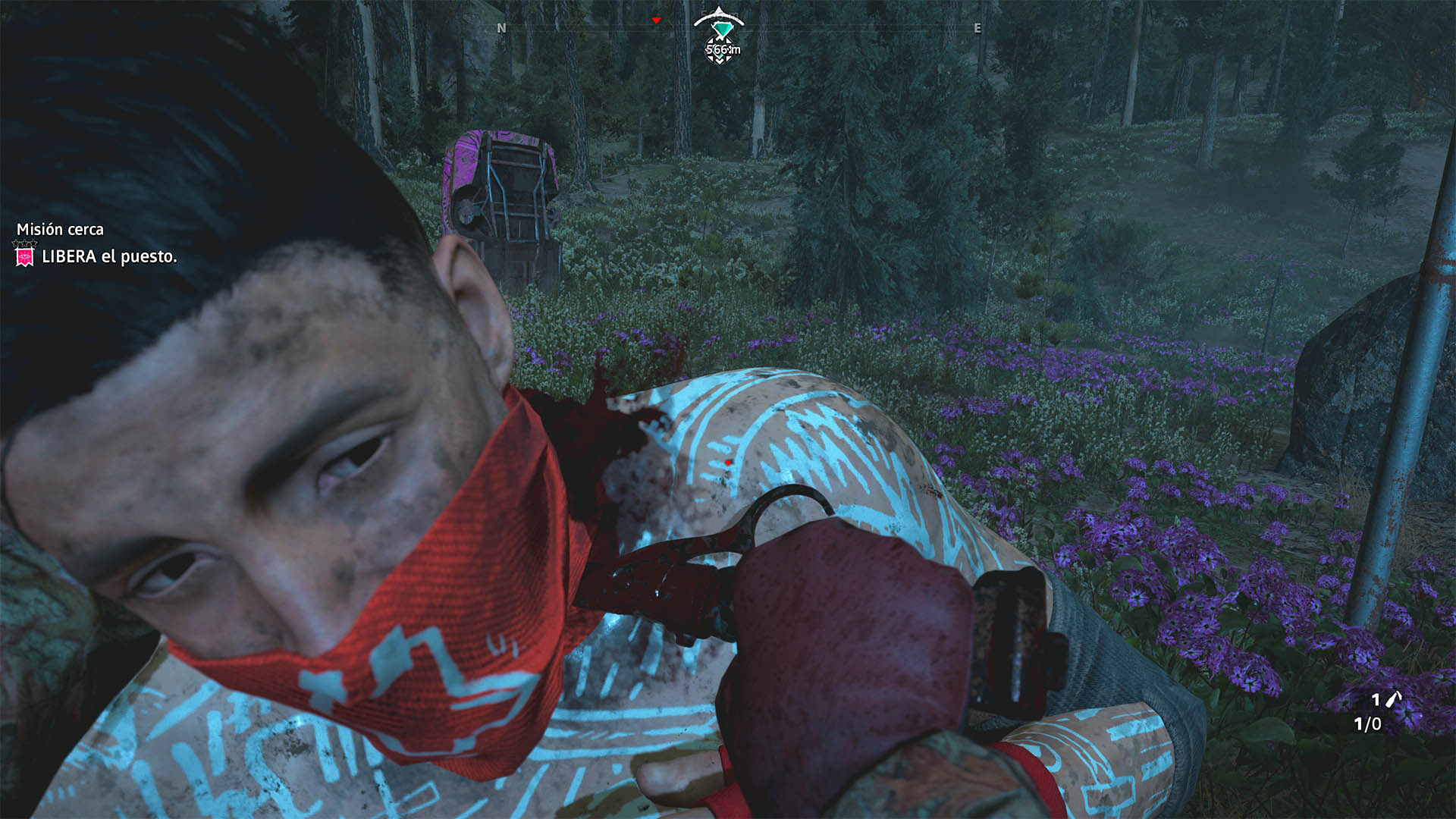Click the teal waypoint marker on the compass
The image size is (1456, 819).
[720, 29]
